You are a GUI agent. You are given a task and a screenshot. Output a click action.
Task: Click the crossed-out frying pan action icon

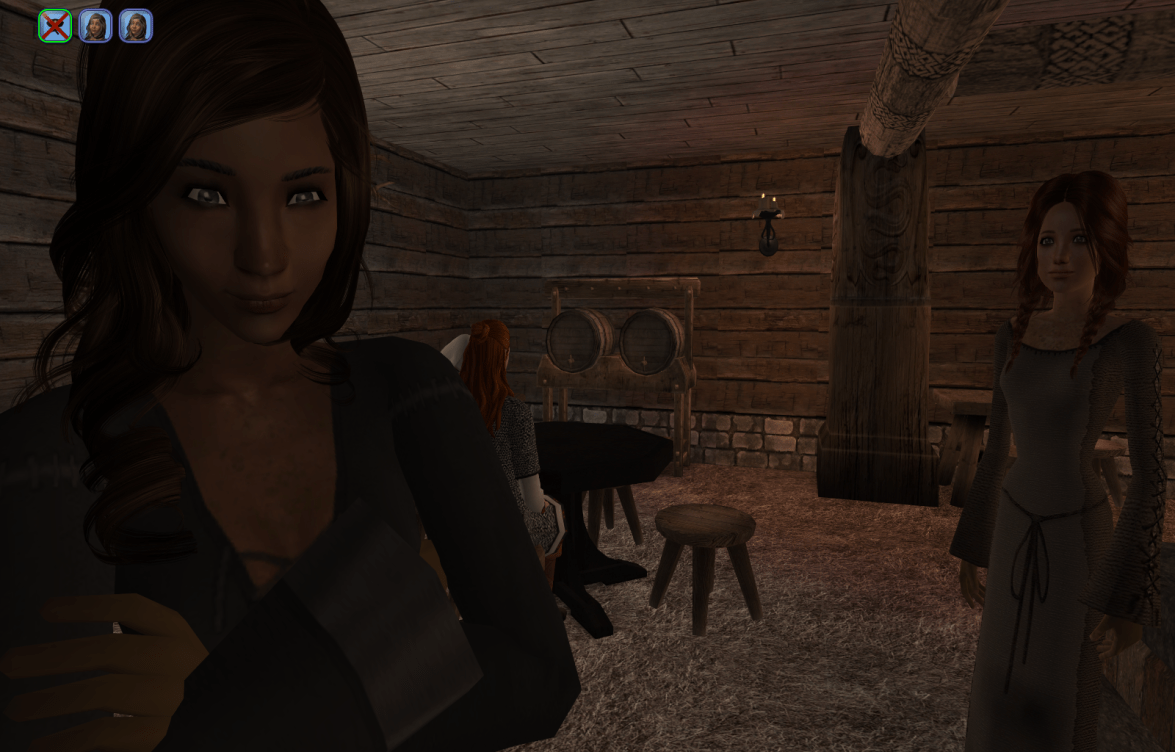[55, 26]
